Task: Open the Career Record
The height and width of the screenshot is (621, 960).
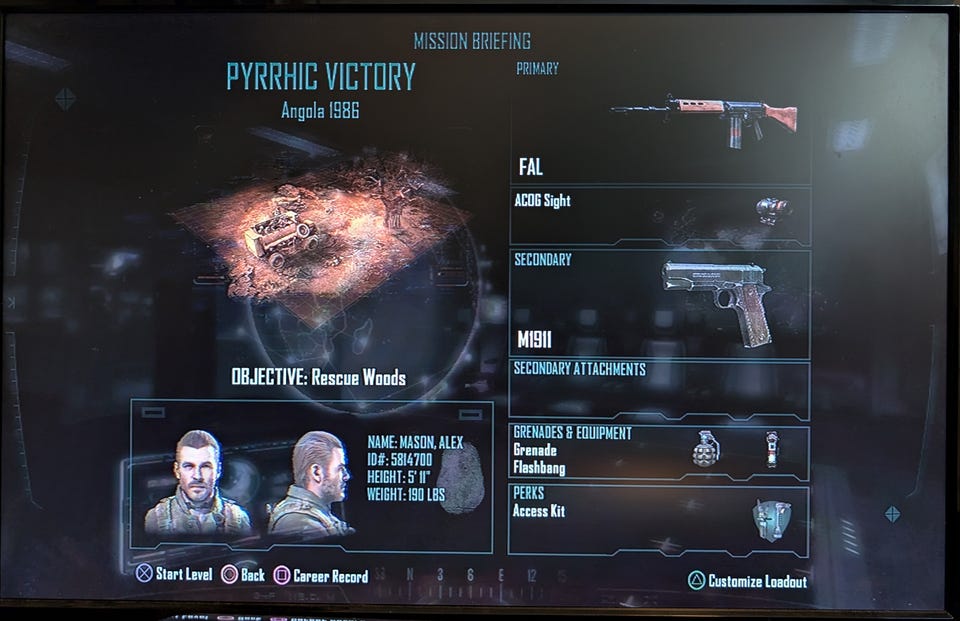Action: pos(321,576)
